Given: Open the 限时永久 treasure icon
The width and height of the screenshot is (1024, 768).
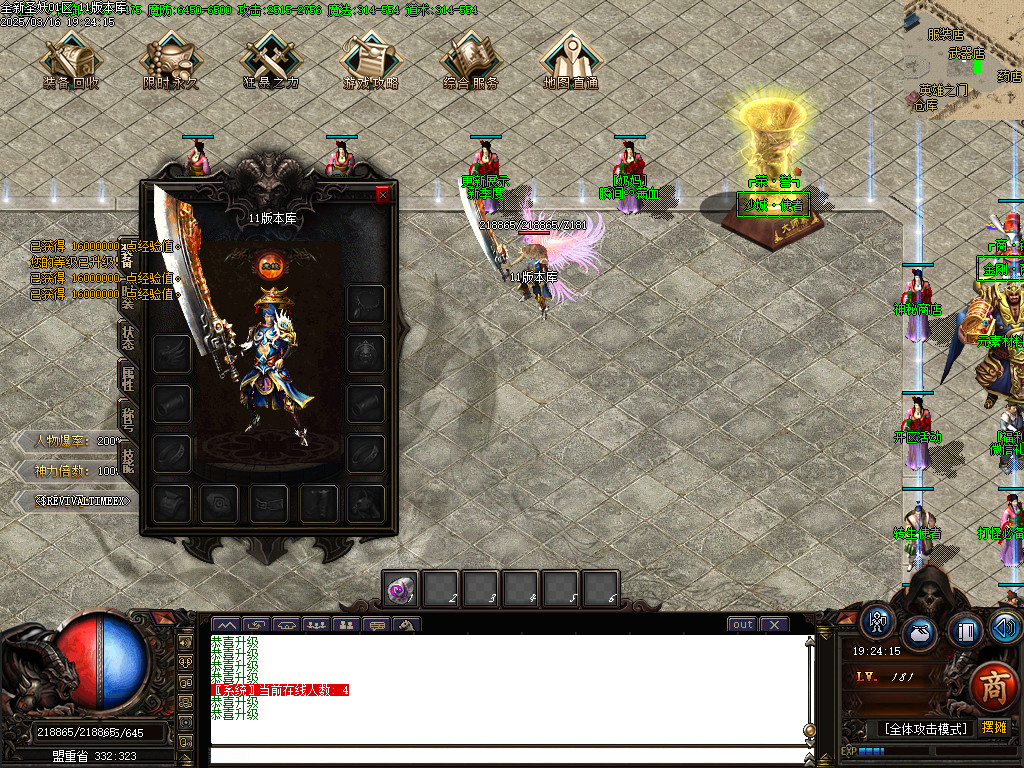Looking at the screenshot, I should (x=170, y=60).
